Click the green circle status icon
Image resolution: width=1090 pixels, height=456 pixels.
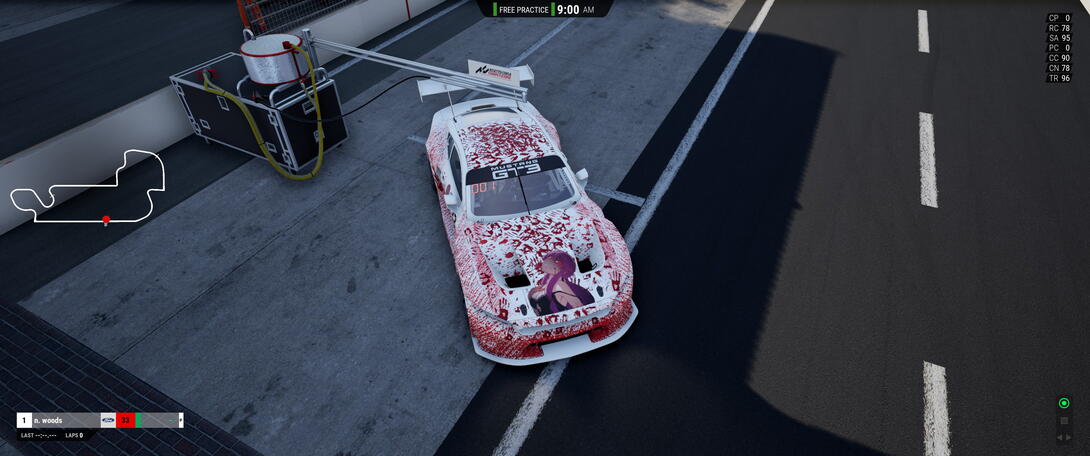1064,403
